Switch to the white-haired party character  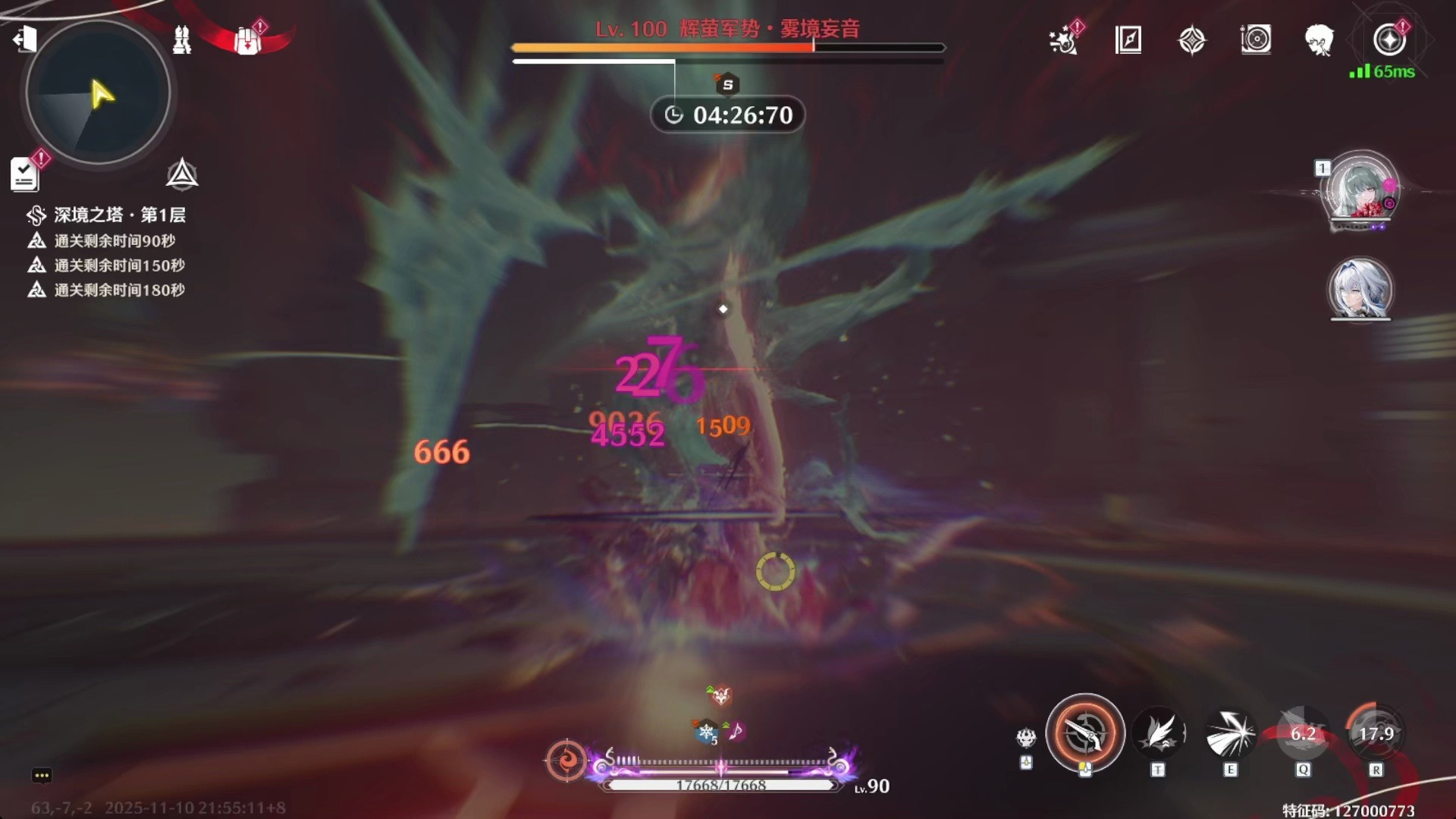pos(1360,289)
